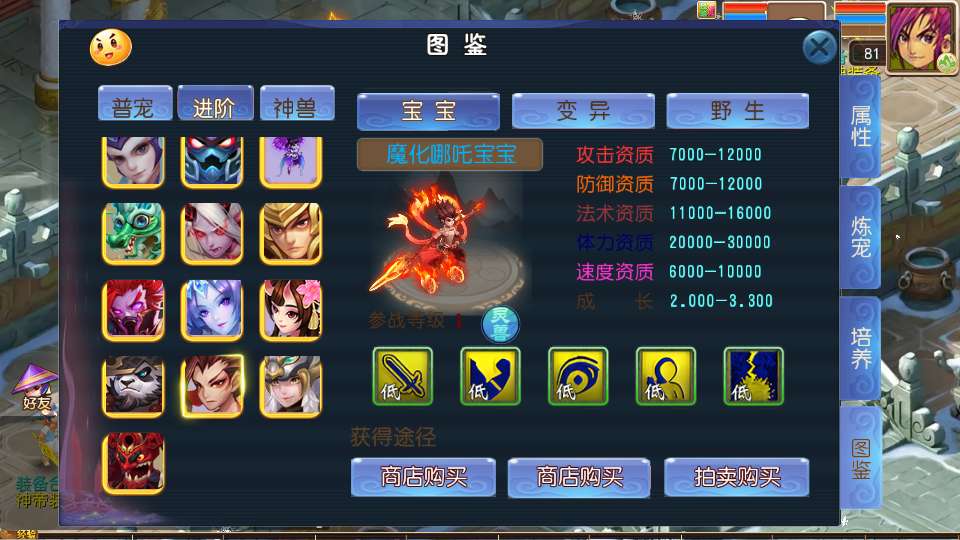Viewport: 960px width, 540px height.
Task: Open the 培养 side tab
Action: 861,347
